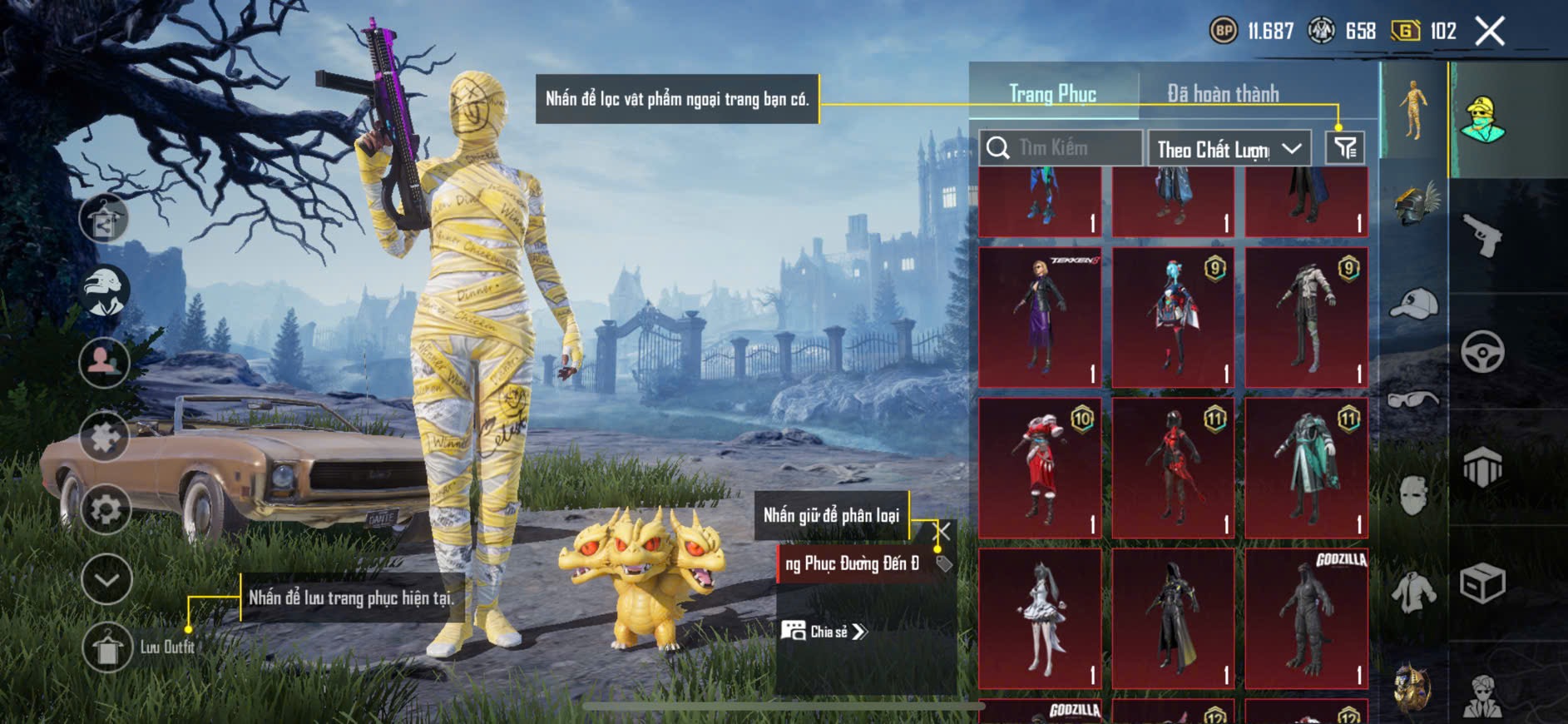Close the item tooltip popup

942,531
